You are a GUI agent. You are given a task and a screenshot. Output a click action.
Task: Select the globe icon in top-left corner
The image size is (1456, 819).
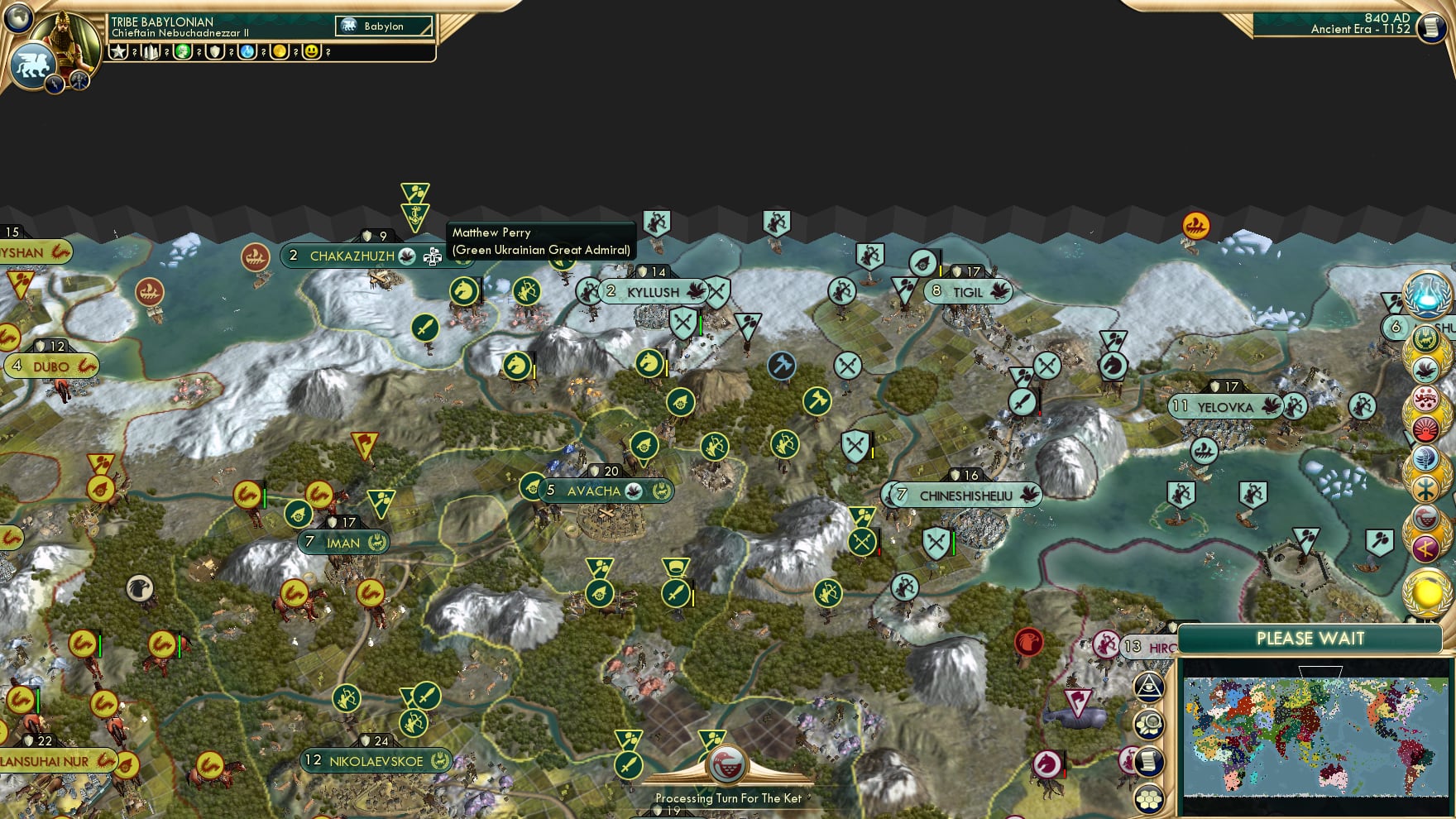[17, 17]
